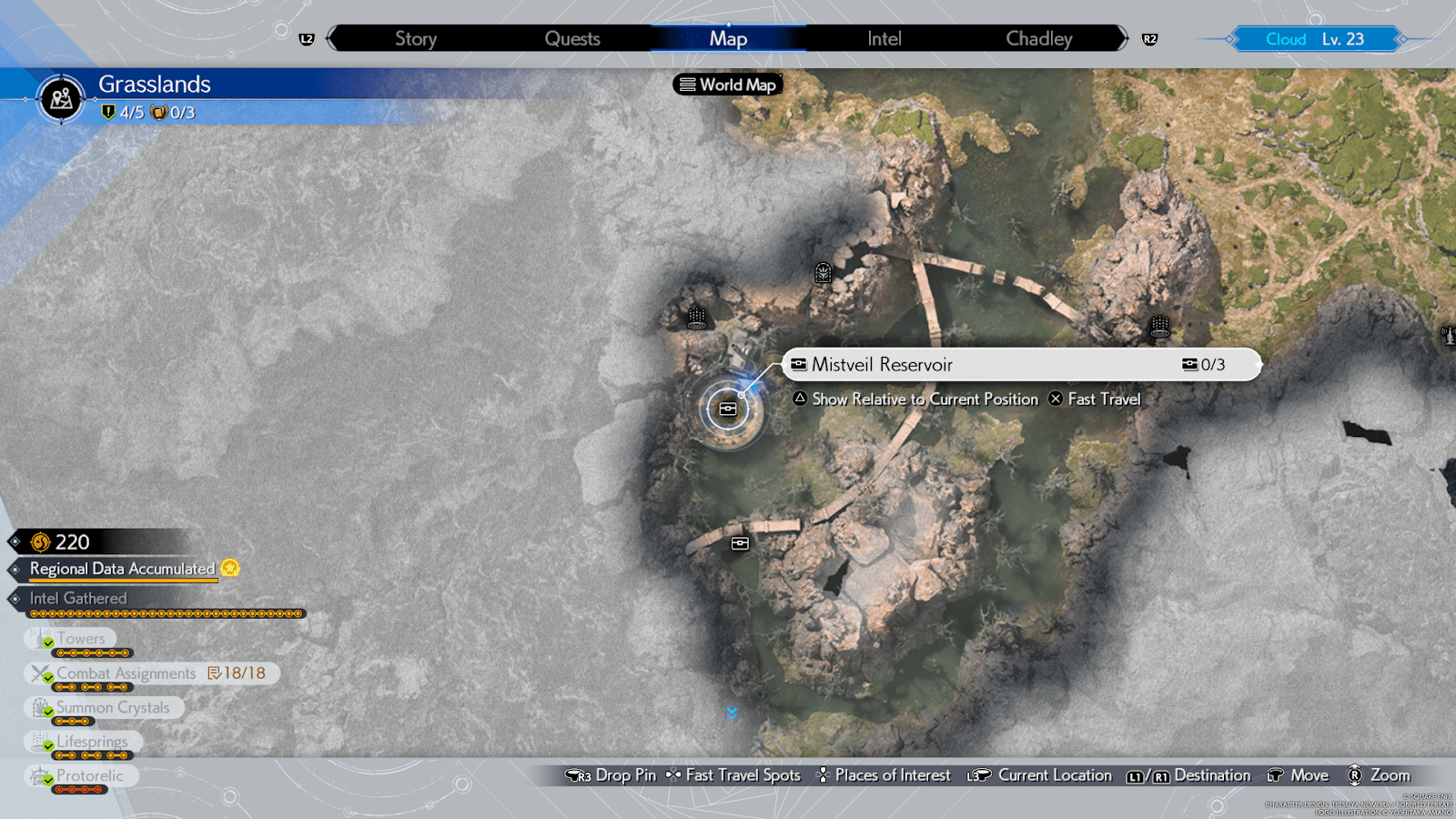
Task: Toggle the Towers intel completion checkmark
Action: [x=47, y=642]
